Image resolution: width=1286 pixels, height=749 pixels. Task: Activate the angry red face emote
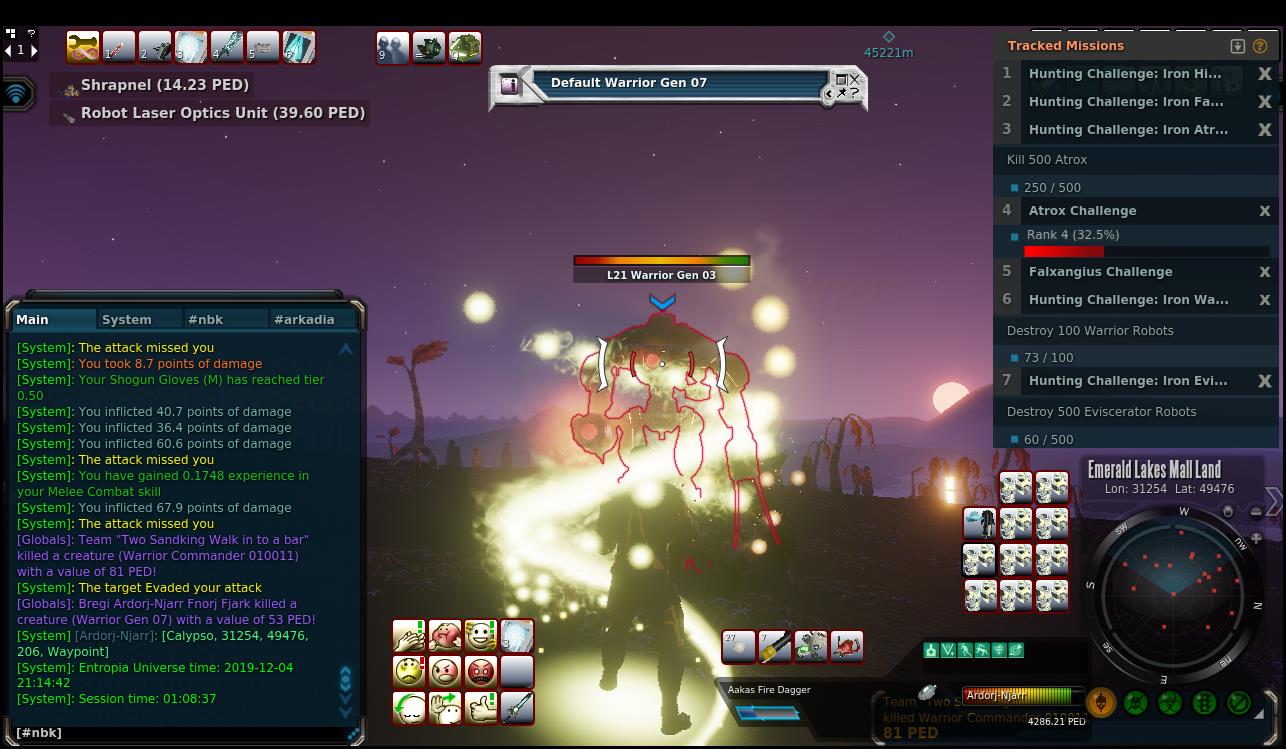pos(481,672)
